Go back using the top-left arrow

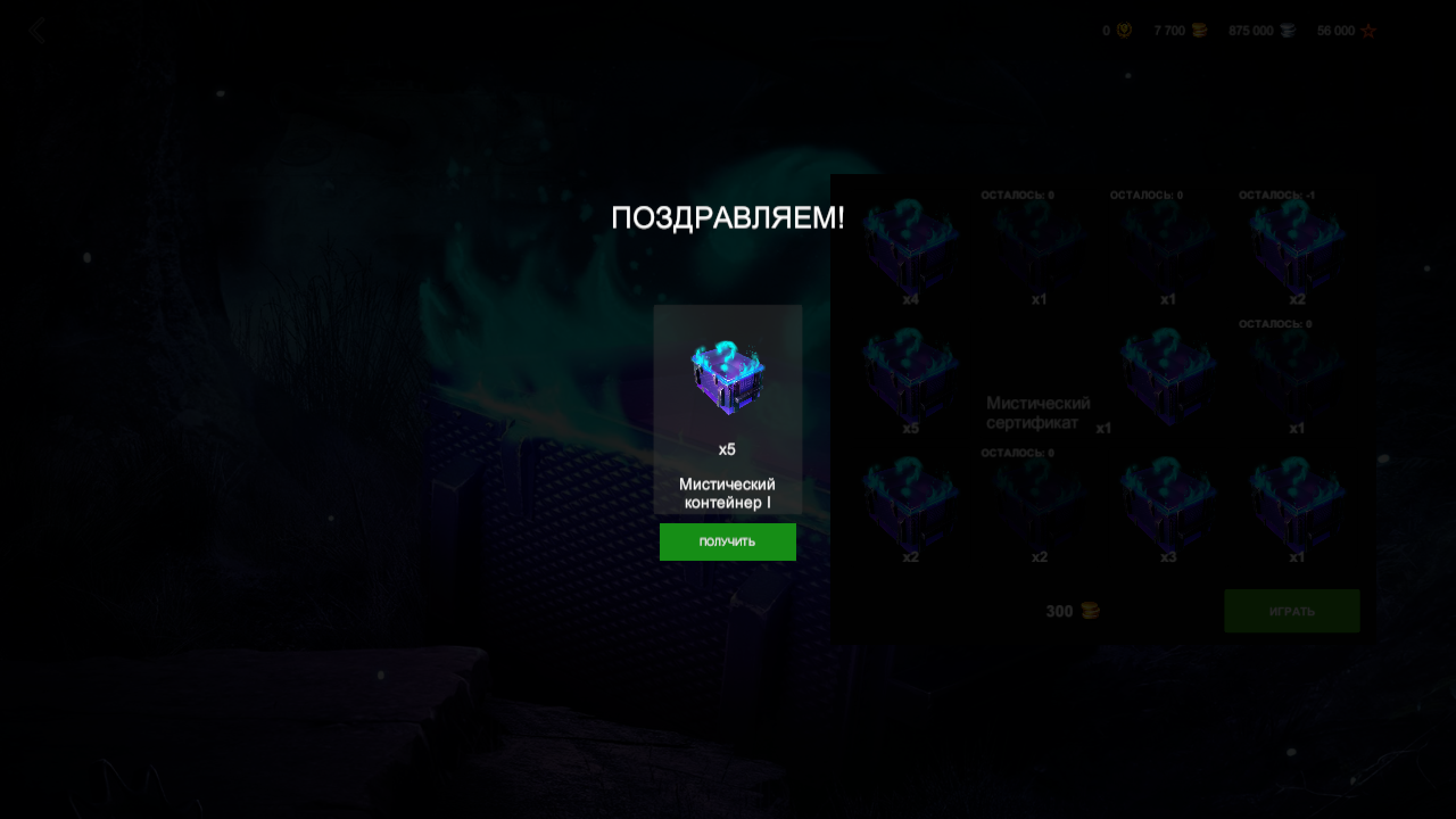[x=38, y=31]
